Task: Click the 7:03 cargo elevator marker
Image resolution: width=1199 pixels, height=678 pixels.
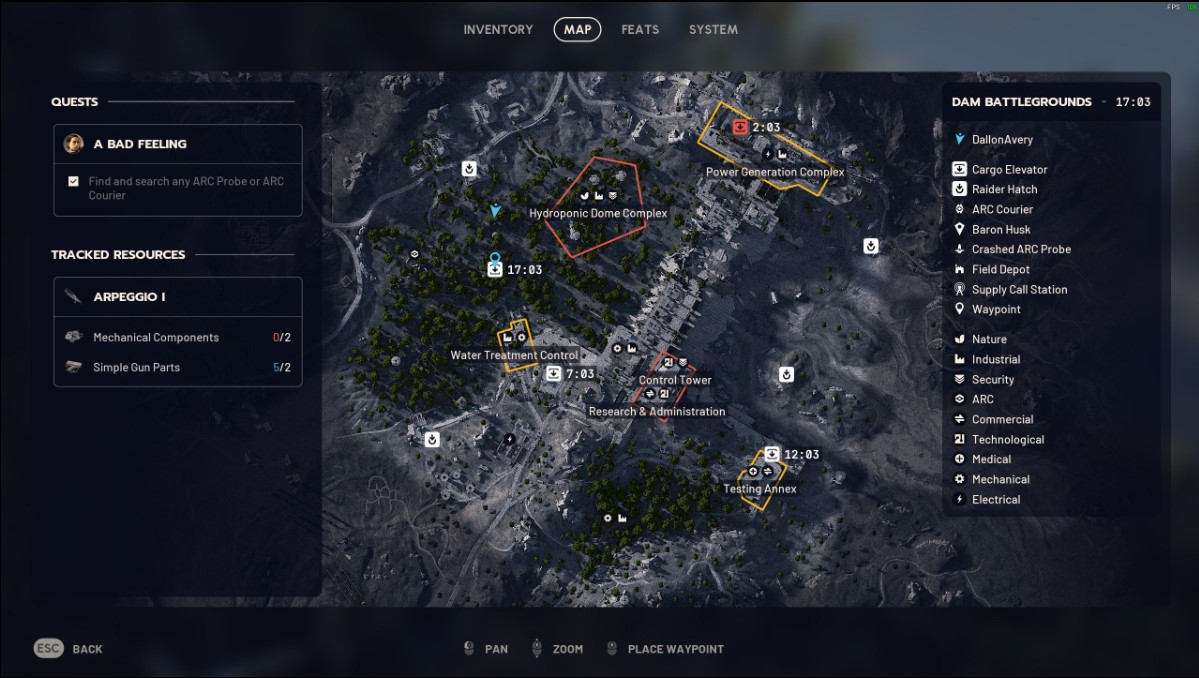Action: 554,374
